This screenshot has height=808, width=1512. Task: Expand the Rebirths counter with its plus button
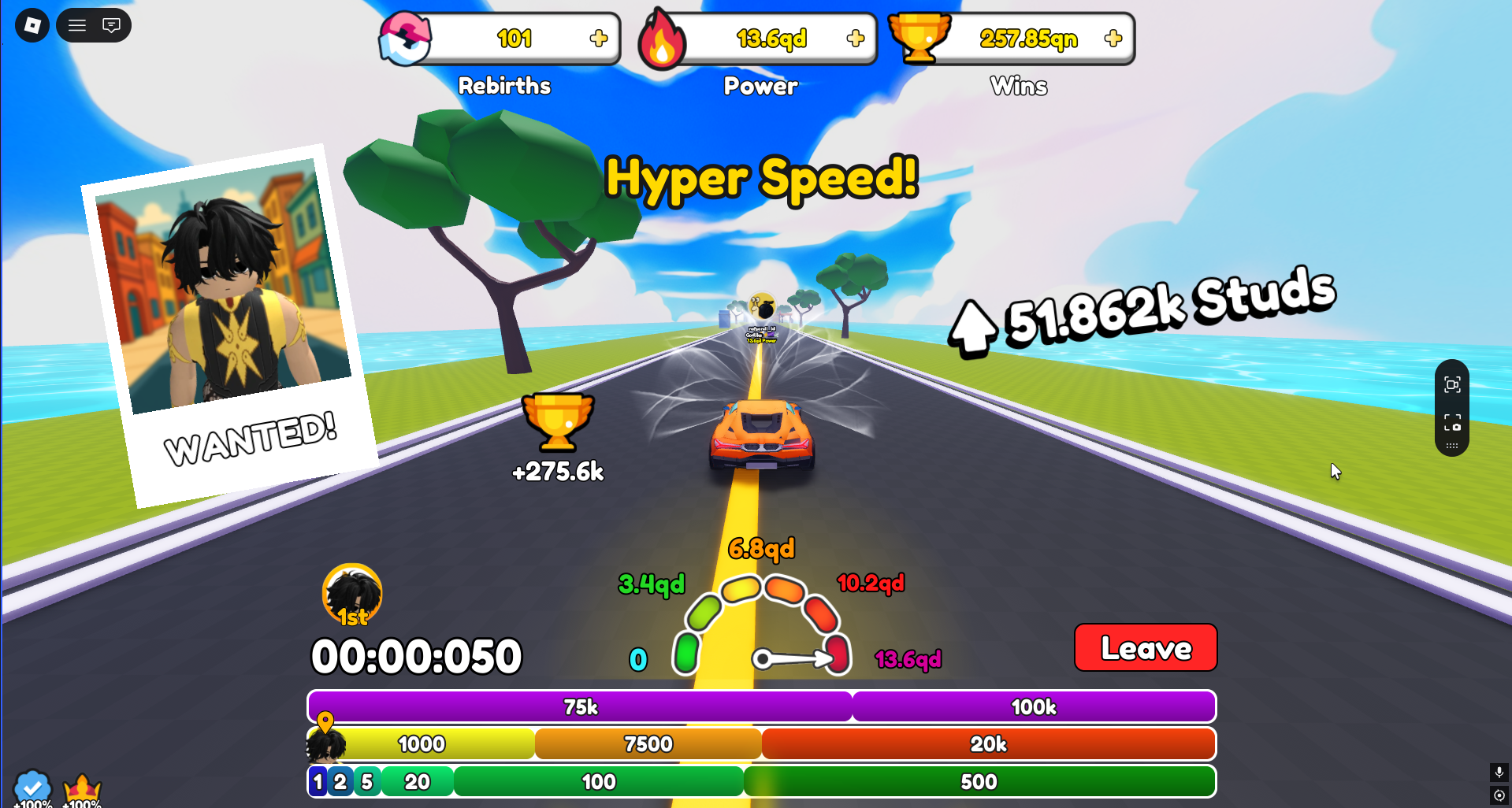(x=600, y=37)
